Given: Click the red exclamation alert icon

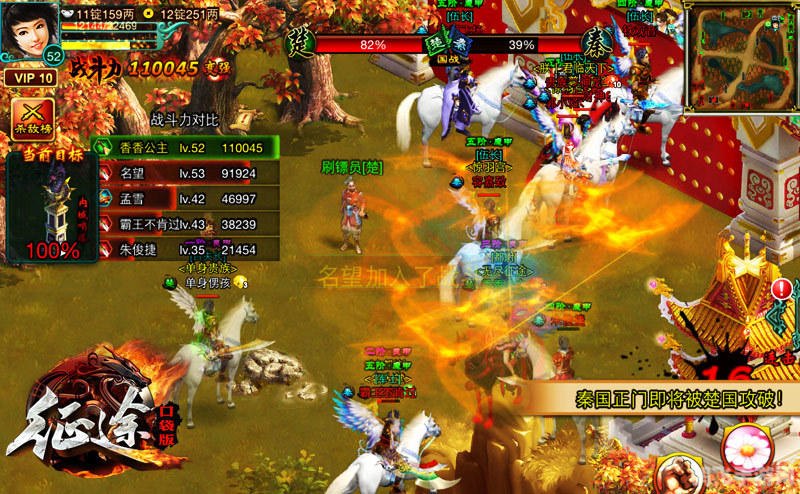Looking at the screenshot, I should [x=782, y=289].
